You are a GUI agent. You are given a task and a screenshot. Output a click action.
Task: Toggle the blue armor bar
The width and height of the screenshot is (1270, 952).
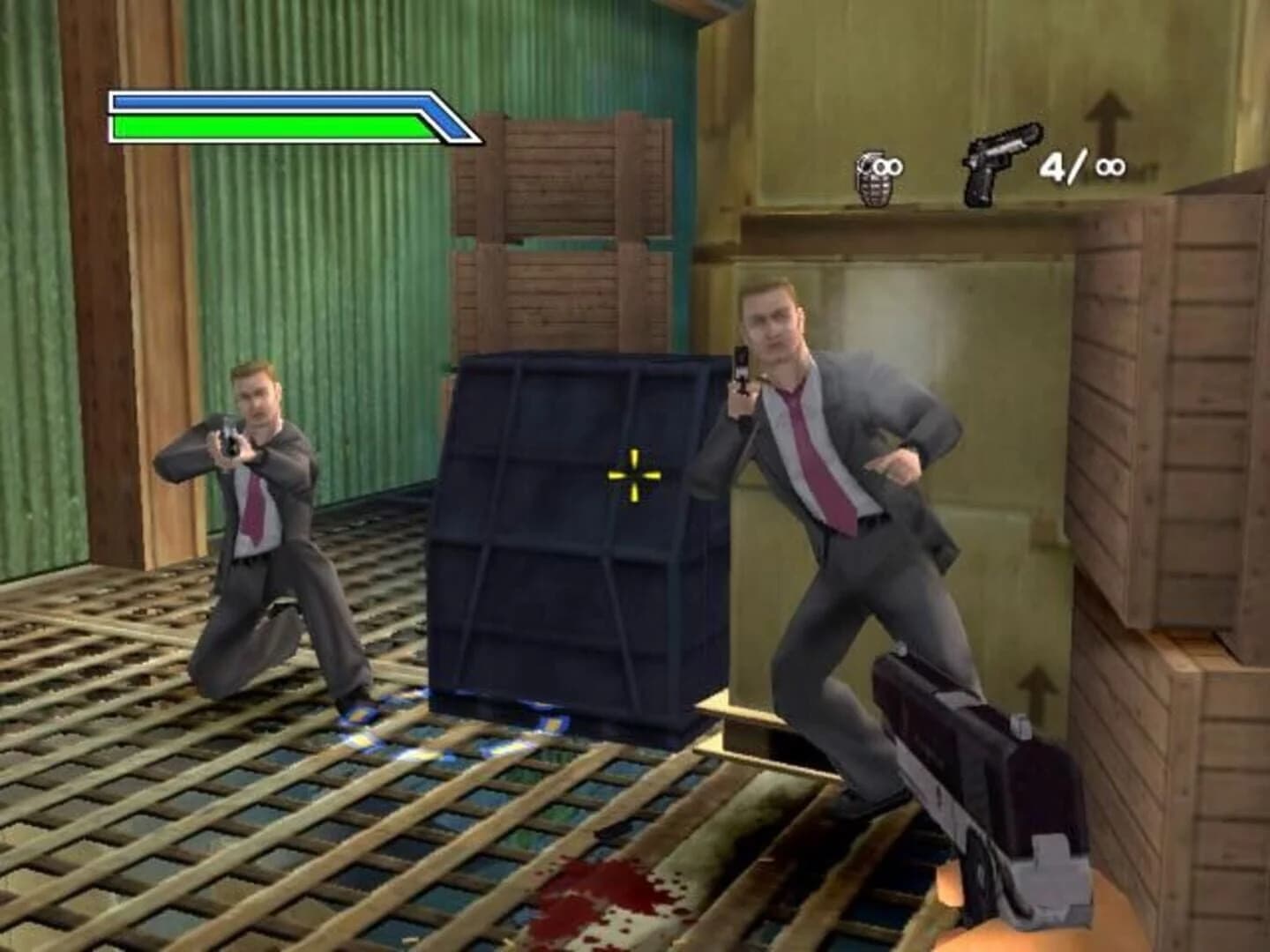273,103
